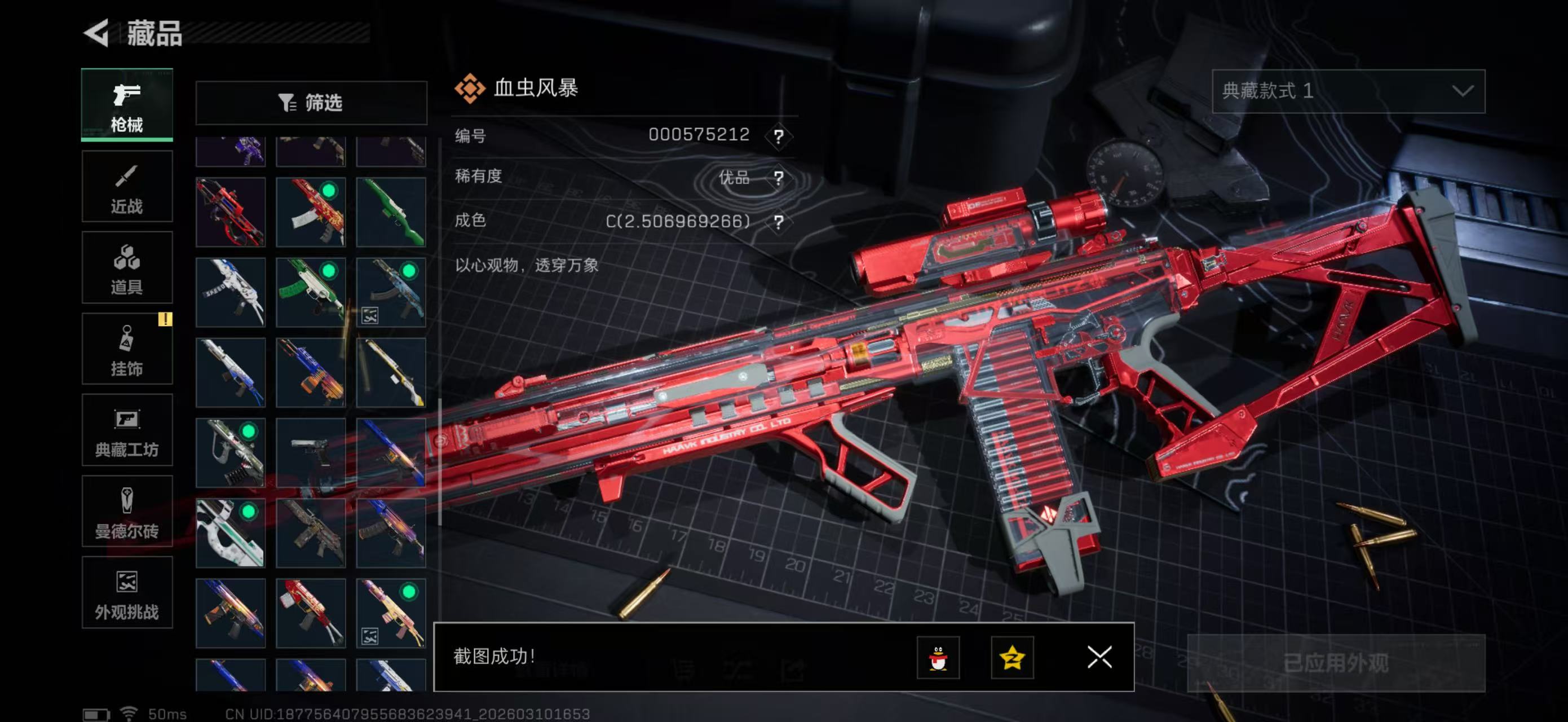Image resolution: width=1568 pixels, height=722 pixels.
Task: Open the 外观挑战 appearance challenges
Action: [127, 592]
